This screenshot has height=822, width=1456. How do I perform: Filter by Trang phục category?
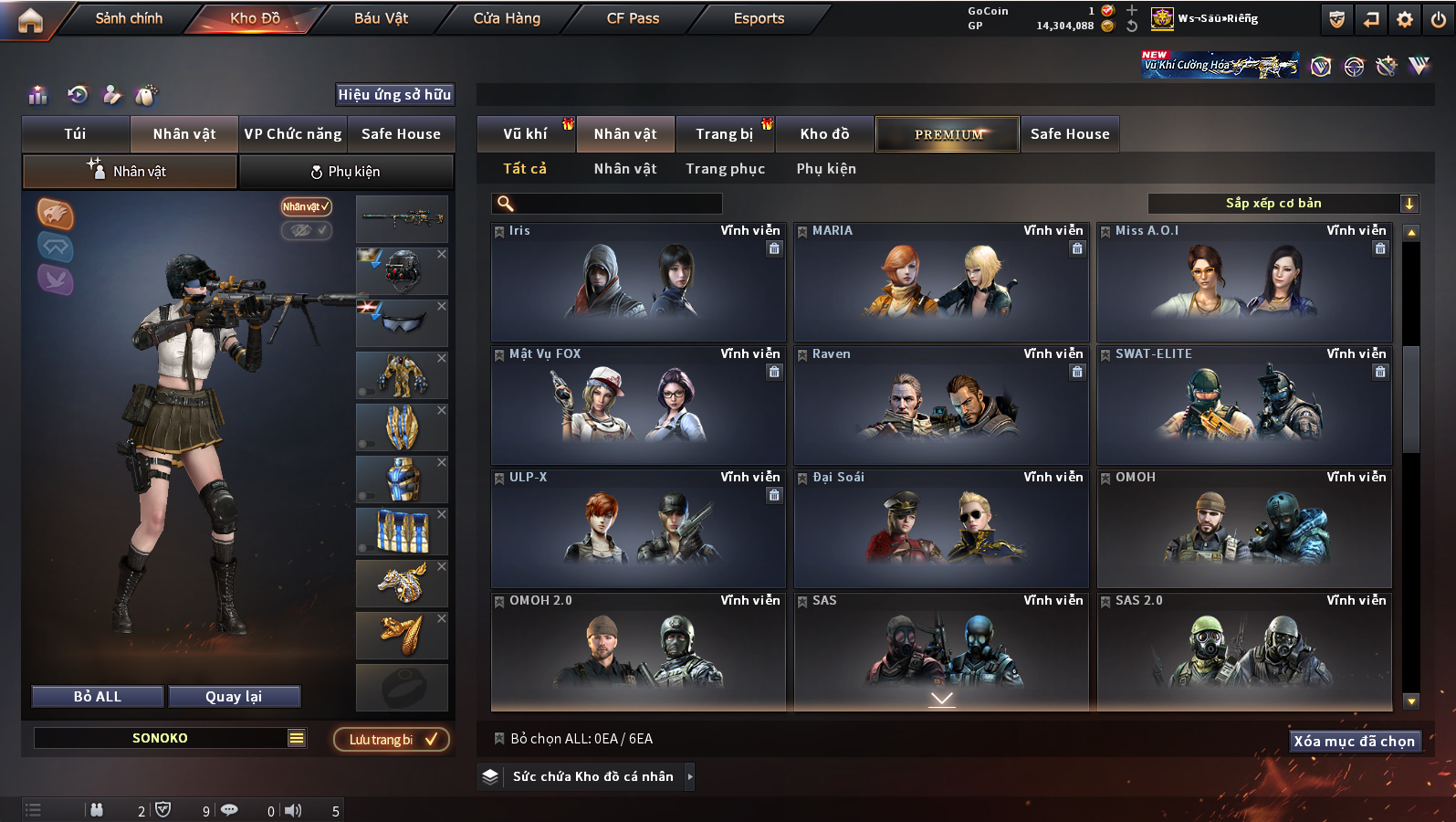pyautogui.click(x=726, y=169)
